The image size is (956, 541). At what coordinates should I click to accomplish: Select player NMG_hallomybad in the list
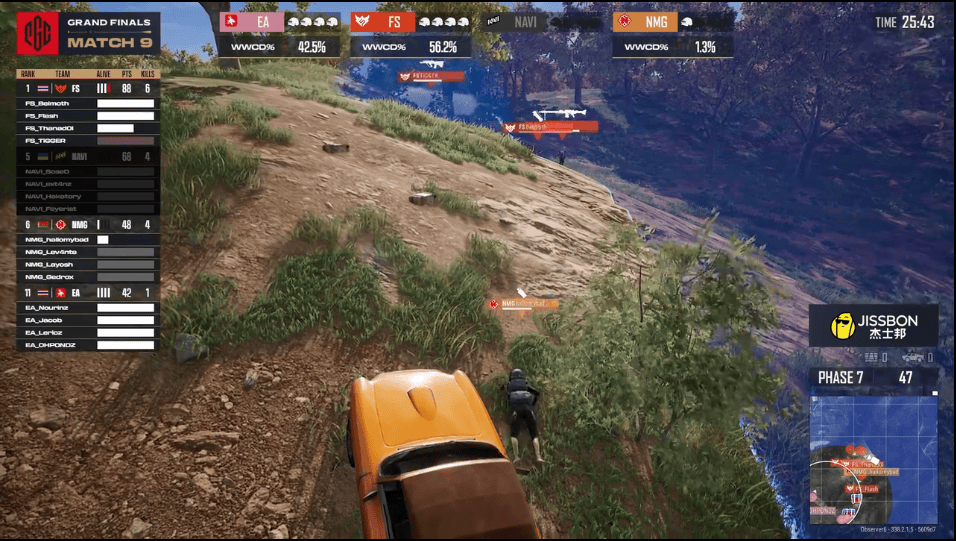87,240
